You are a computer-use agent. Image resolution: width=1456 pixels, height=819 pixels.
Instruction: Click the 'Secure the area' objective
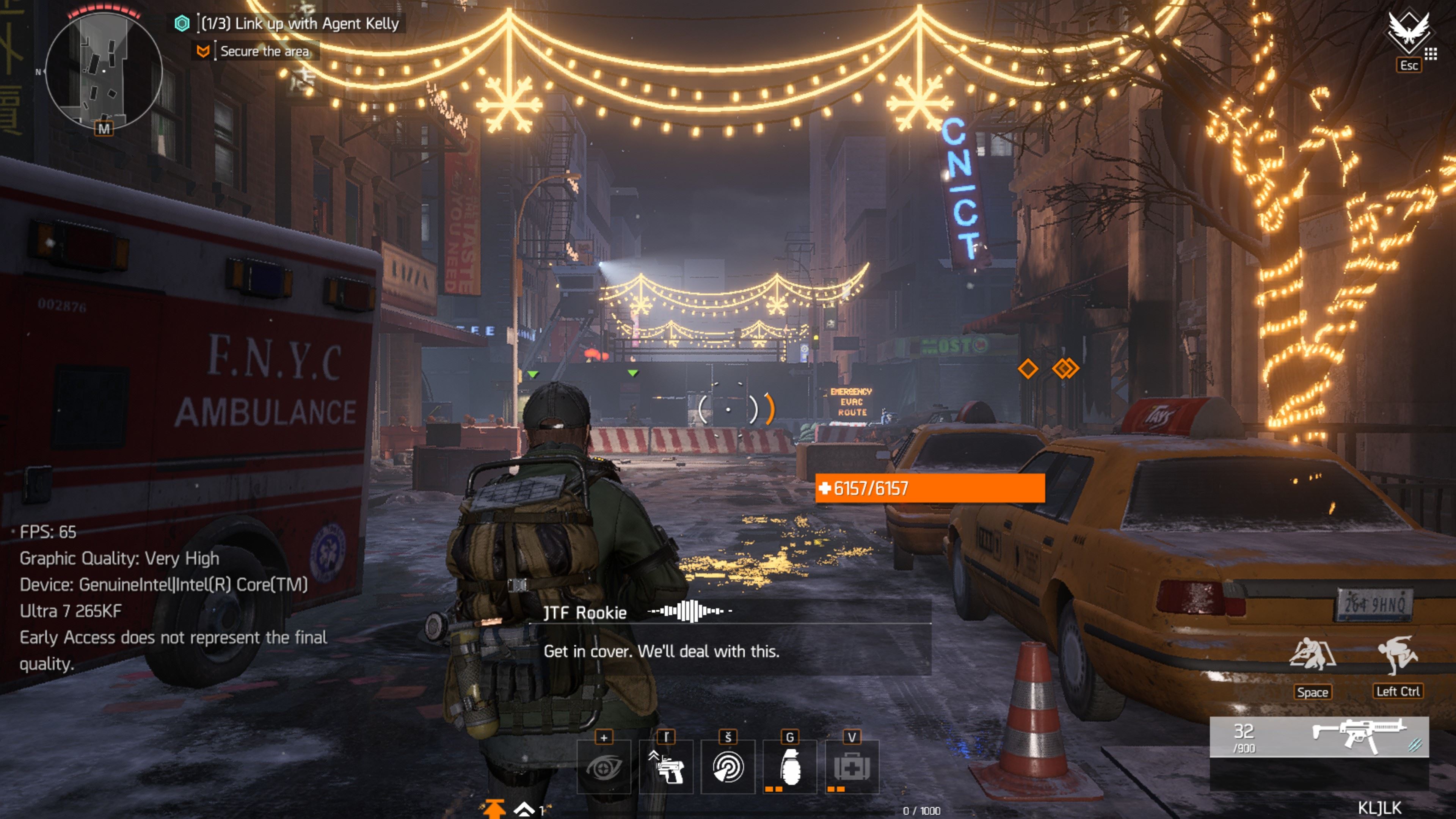[264, 52]
